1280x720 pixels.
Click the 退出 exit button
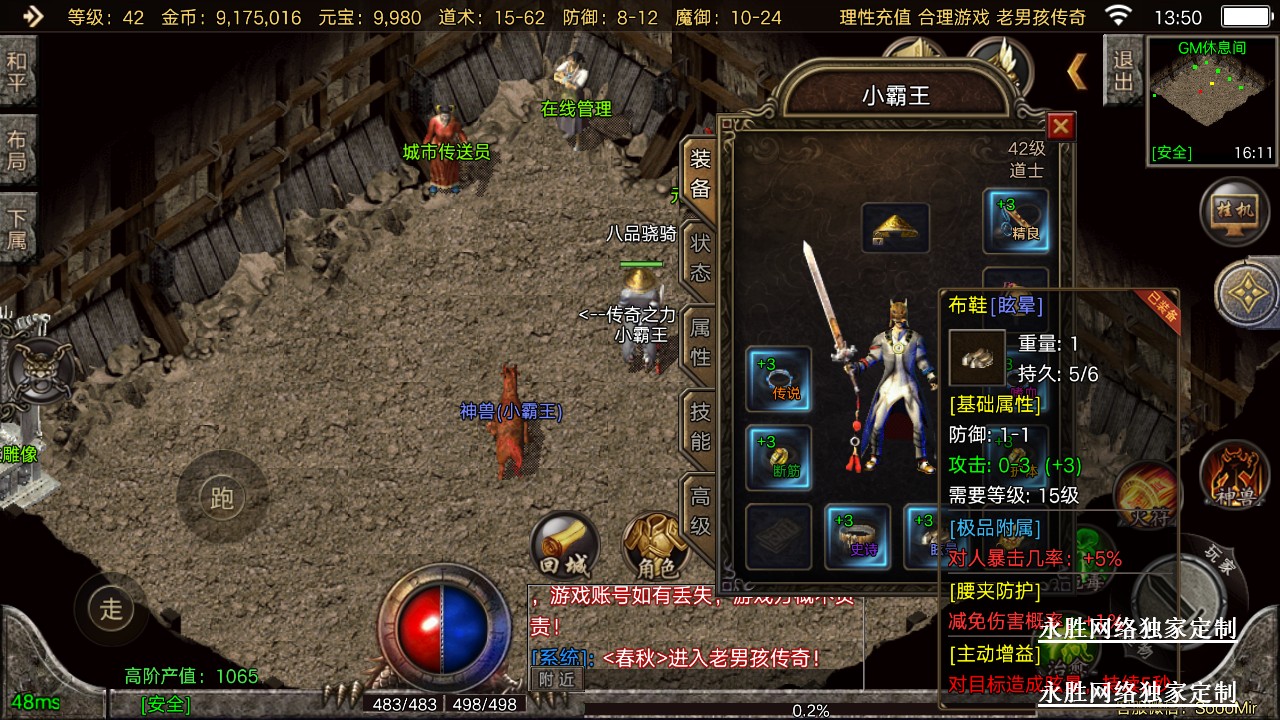click(x=1123, y=70)
